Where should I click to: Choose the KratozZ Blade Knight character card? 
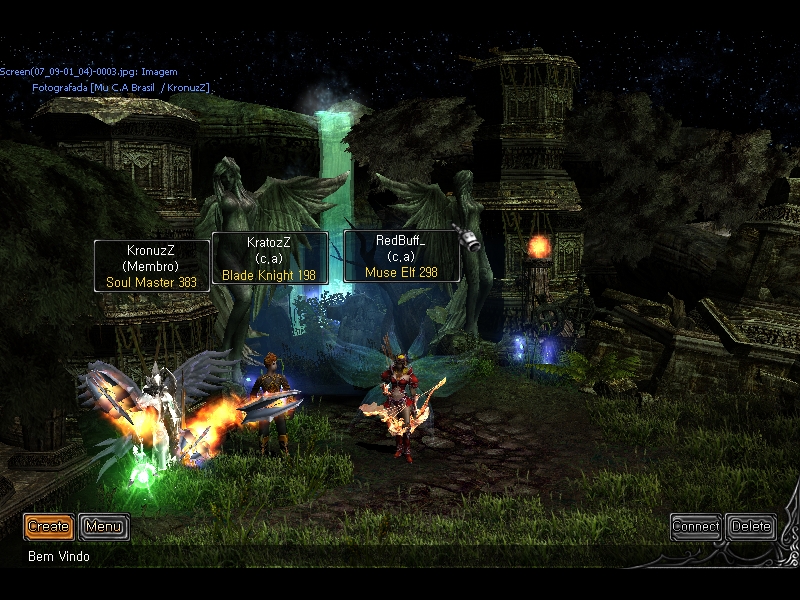pyautogui.click(x=269, y=258)
